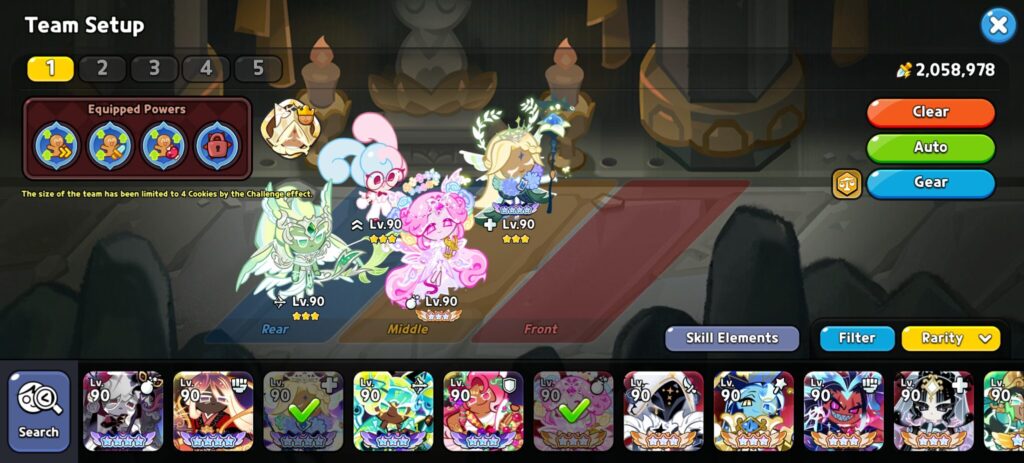Screen dimensions: 1024x463
Task: Select team preset tab 4
Action: pos(205,68)
